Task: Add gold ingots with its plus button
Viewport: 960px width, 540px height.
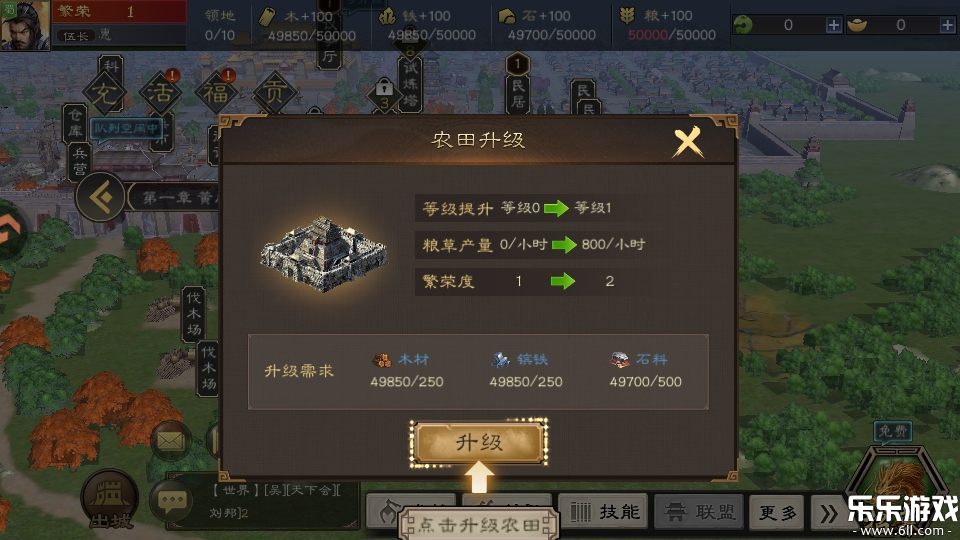Action: [x=946, y=25]
